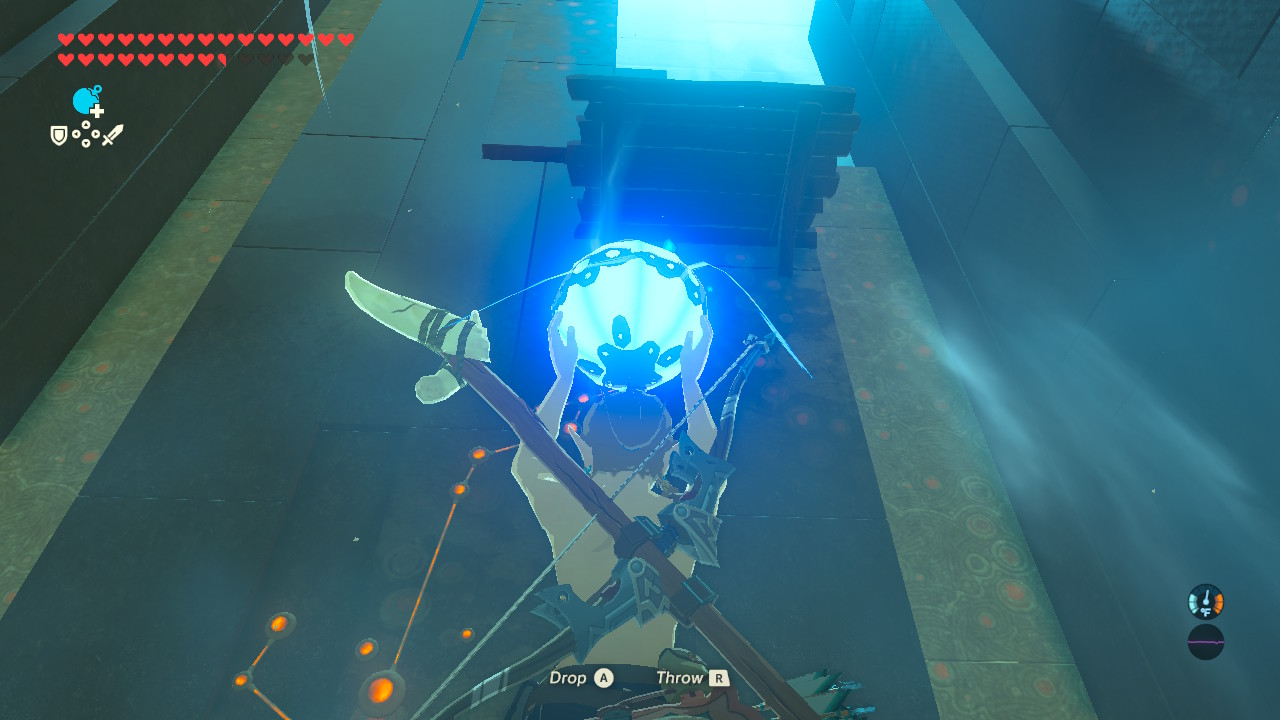Click the glowing ancient orb Link holds
Image resolution: width=1280 pixels, height=720 pixels.
[x=629, y=310]
